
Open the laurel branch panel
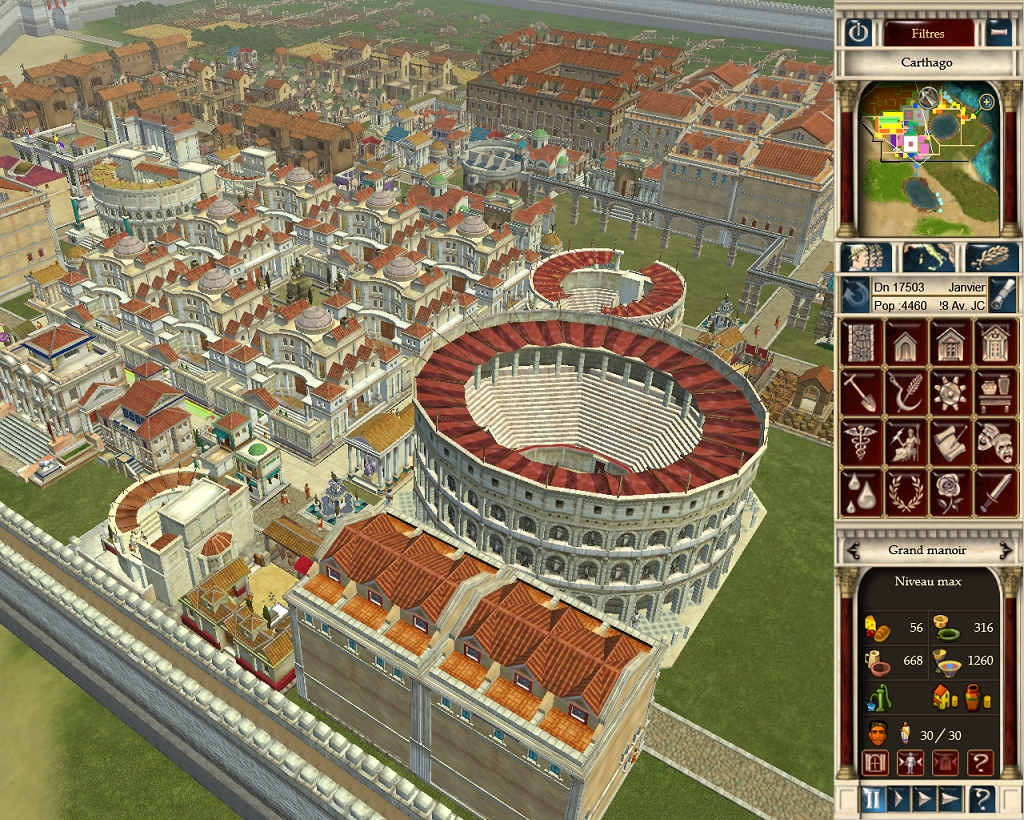coord(991,257)
